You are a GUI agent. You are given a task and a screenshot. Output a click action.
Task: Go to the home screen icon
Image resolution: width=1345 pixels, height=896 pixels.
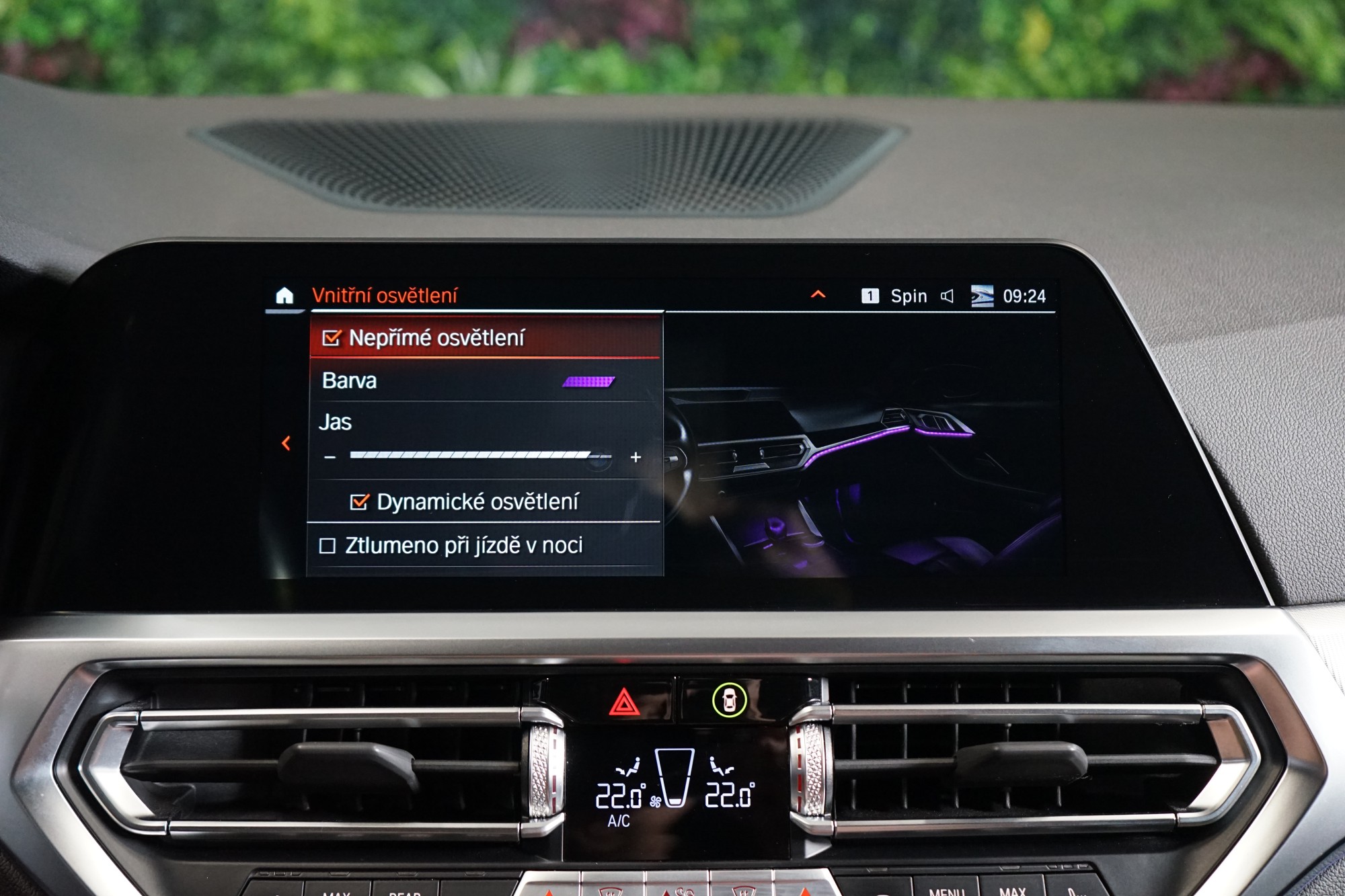point(284,296)
